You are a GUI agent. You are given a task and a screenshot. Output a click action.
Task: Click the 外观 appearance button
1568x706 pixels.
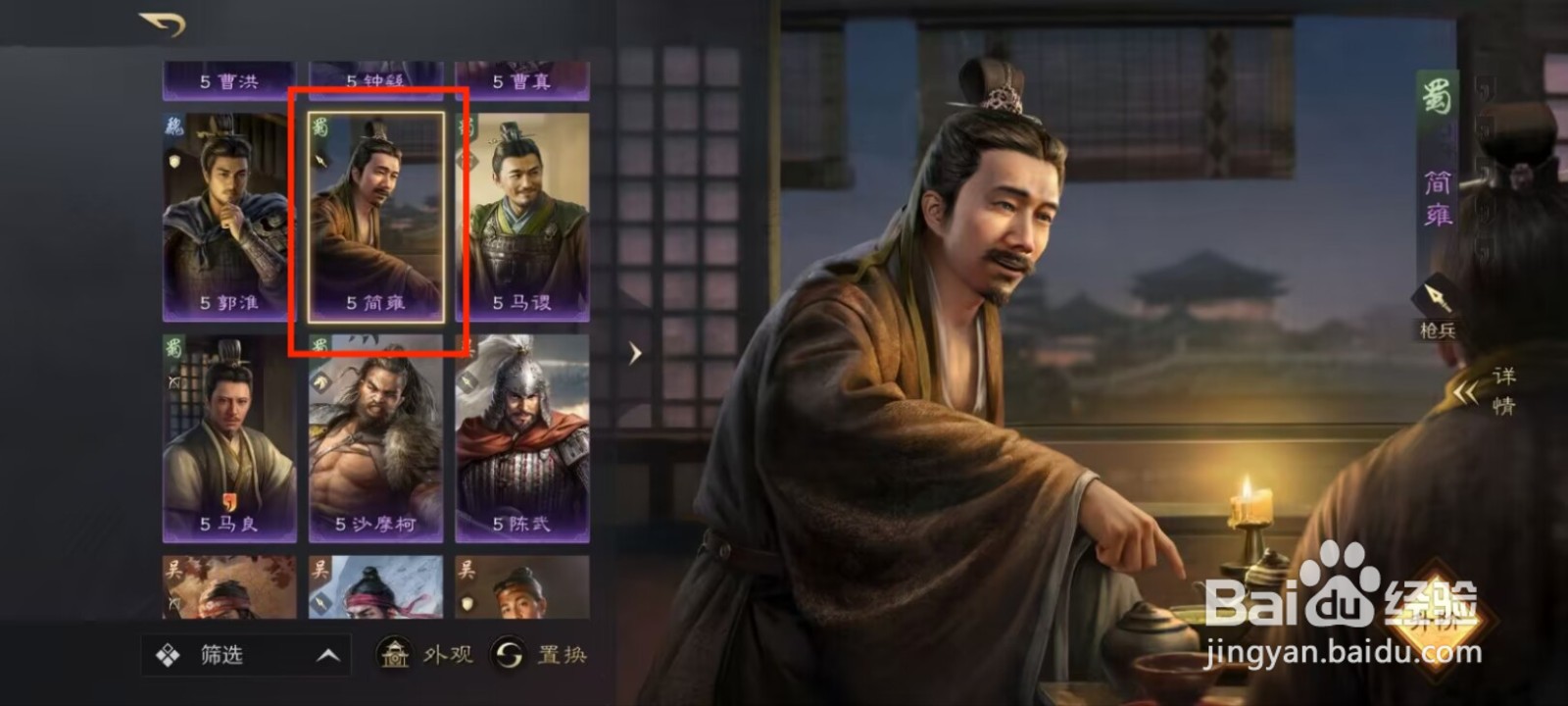(x=446, y=656)
